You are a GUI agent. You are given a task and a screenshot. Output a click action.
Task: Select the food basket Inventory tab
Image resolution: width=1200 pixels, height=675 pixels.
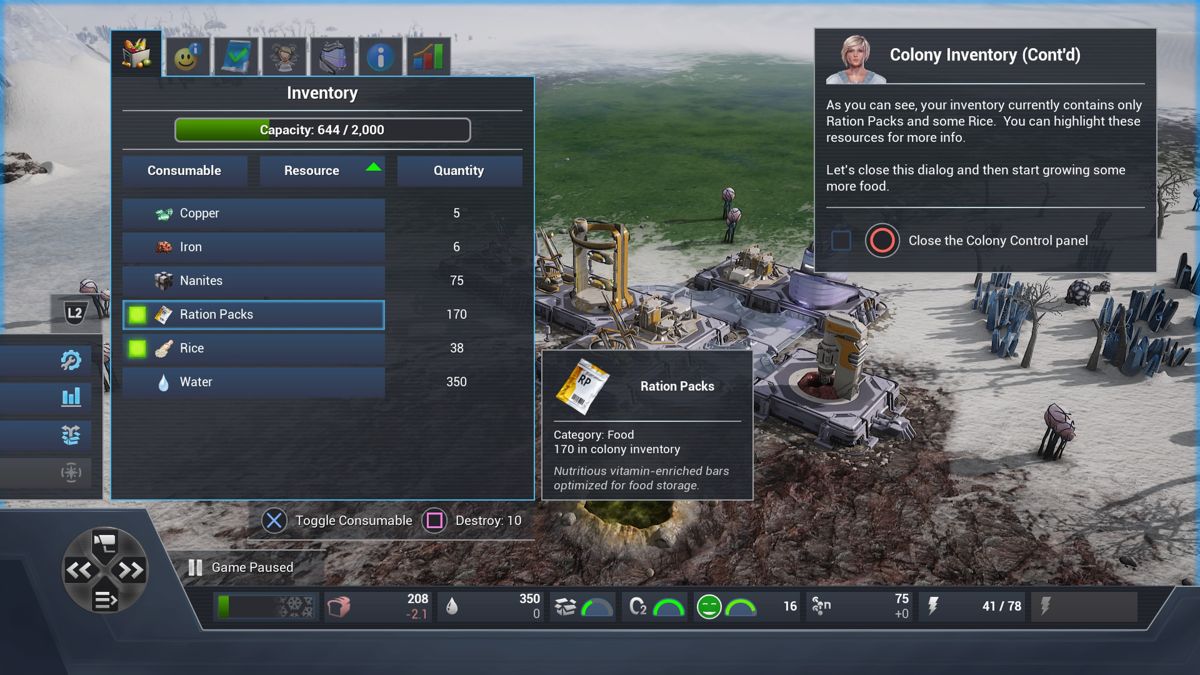[137, 53]
